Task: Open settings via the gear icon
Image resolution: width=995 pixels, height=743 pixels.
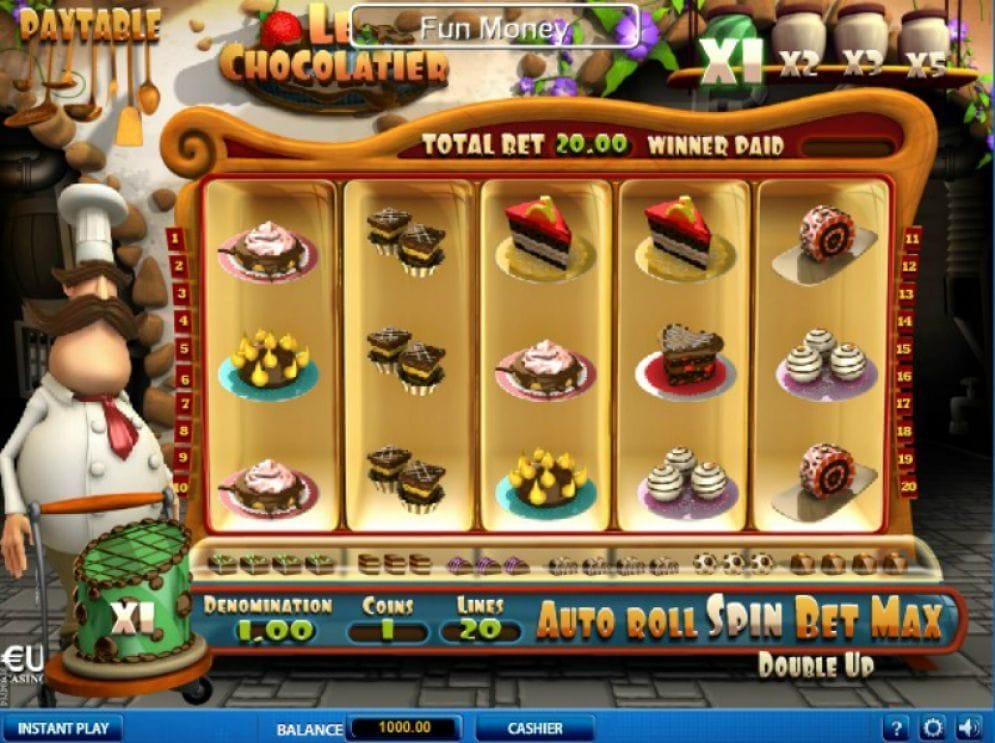Action: tap(933, 728)
